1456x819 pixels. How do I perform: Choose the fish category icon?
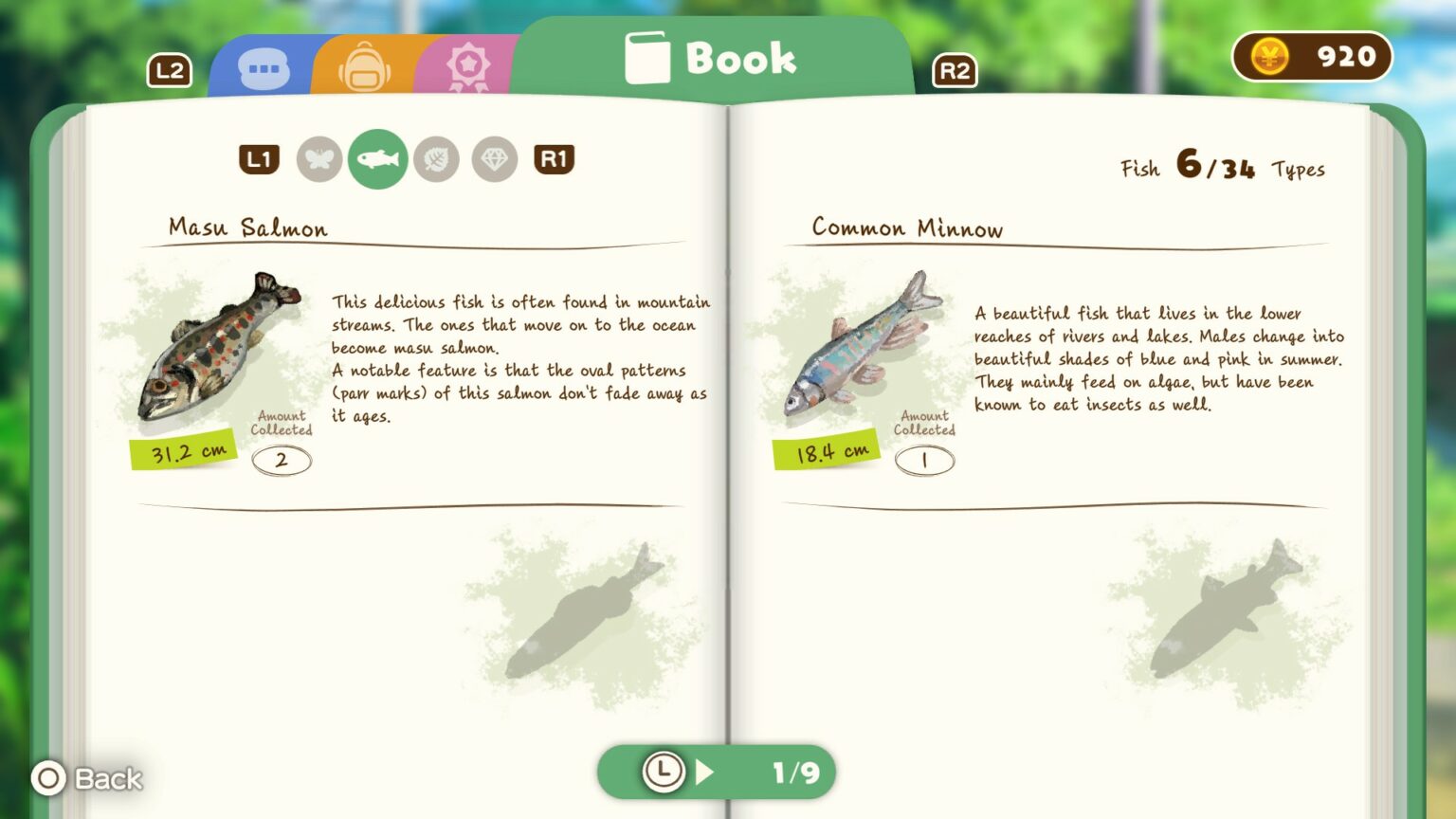pyautogui.click(x=377, y=159)
